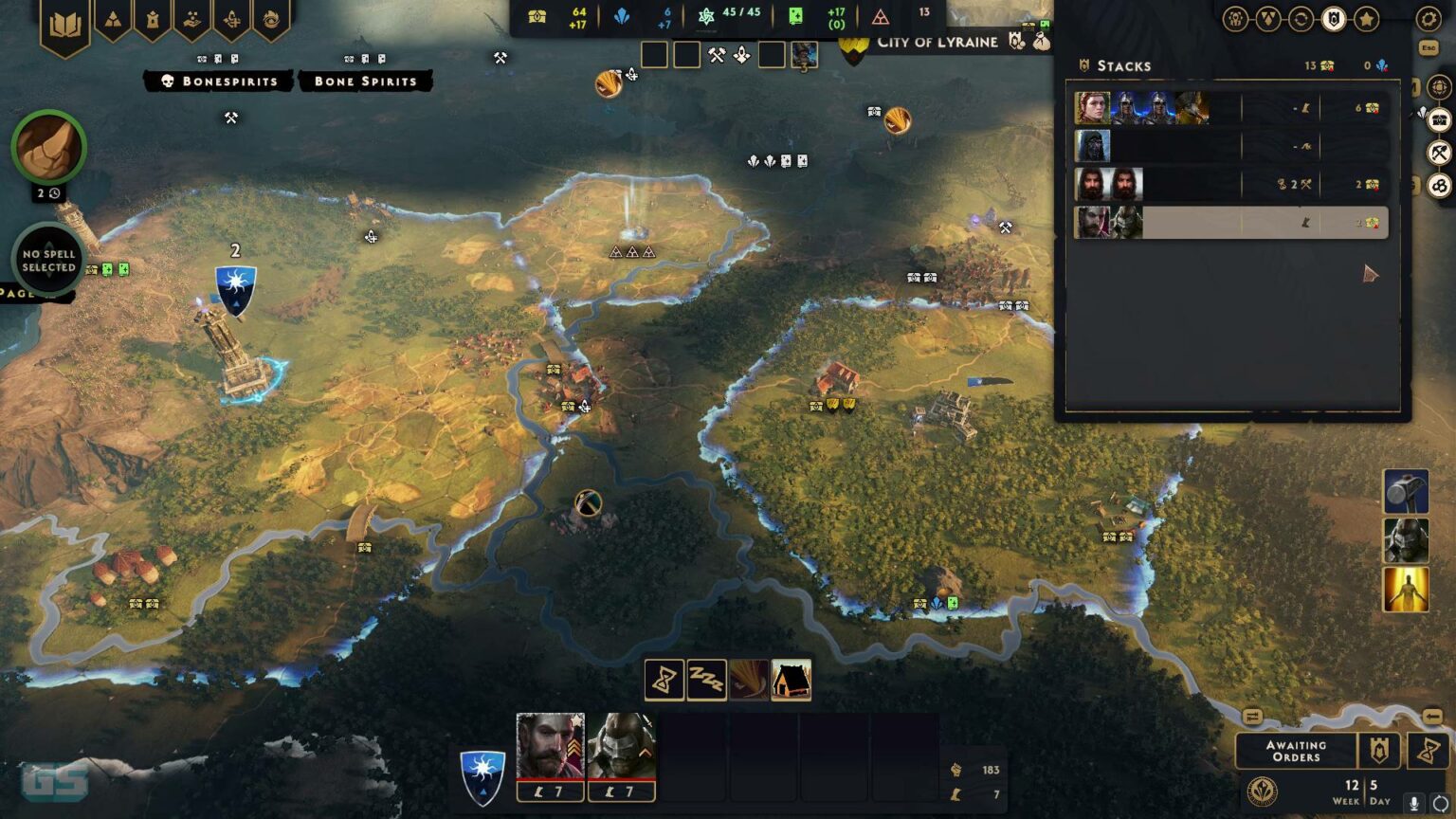Click the end turn hourglass icon bottom right
Screen dimensions: 1456x819
point(1428,750)
